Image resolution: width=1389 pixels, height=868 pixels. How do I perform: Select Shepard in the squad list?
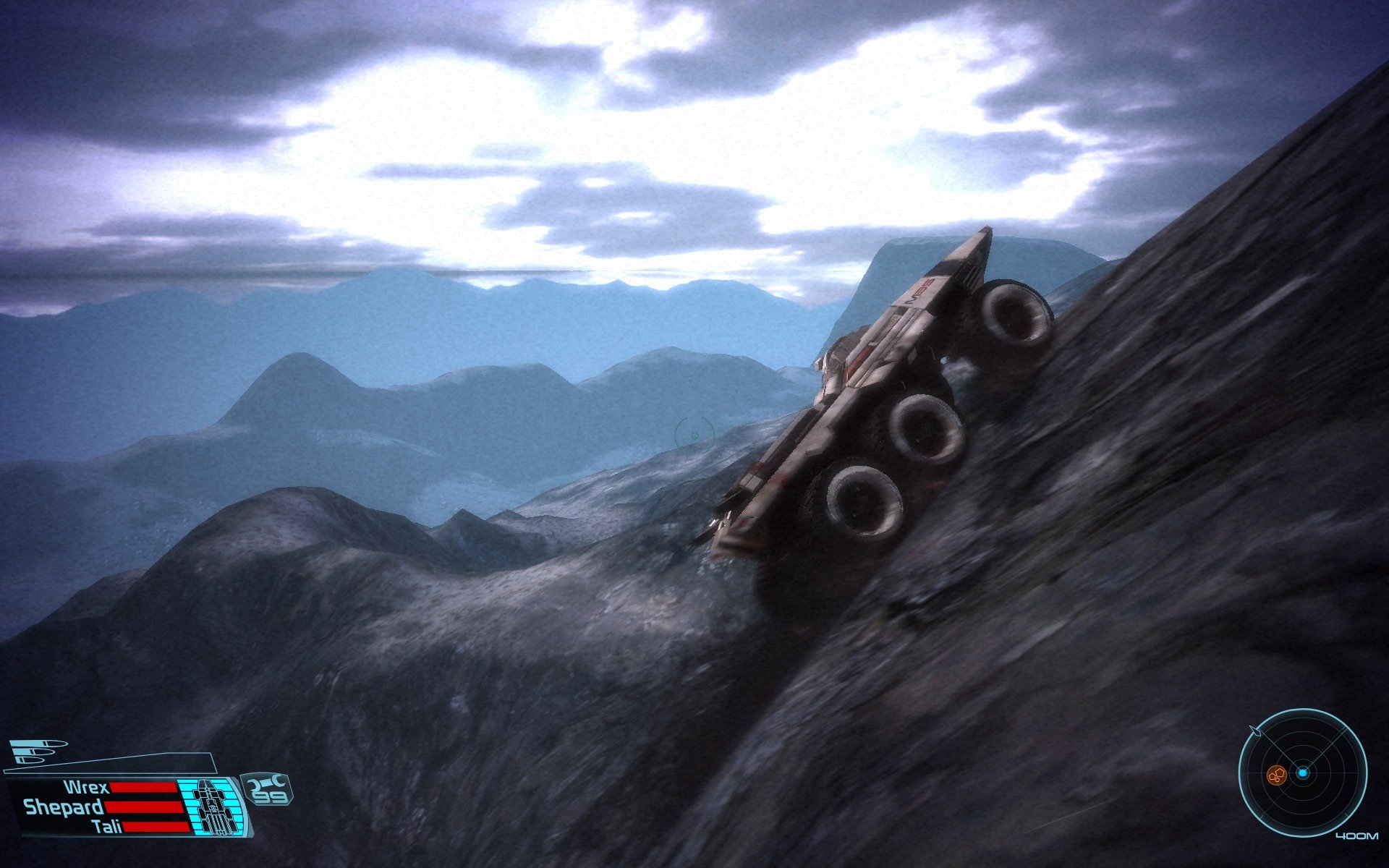(x=64, y=807)
